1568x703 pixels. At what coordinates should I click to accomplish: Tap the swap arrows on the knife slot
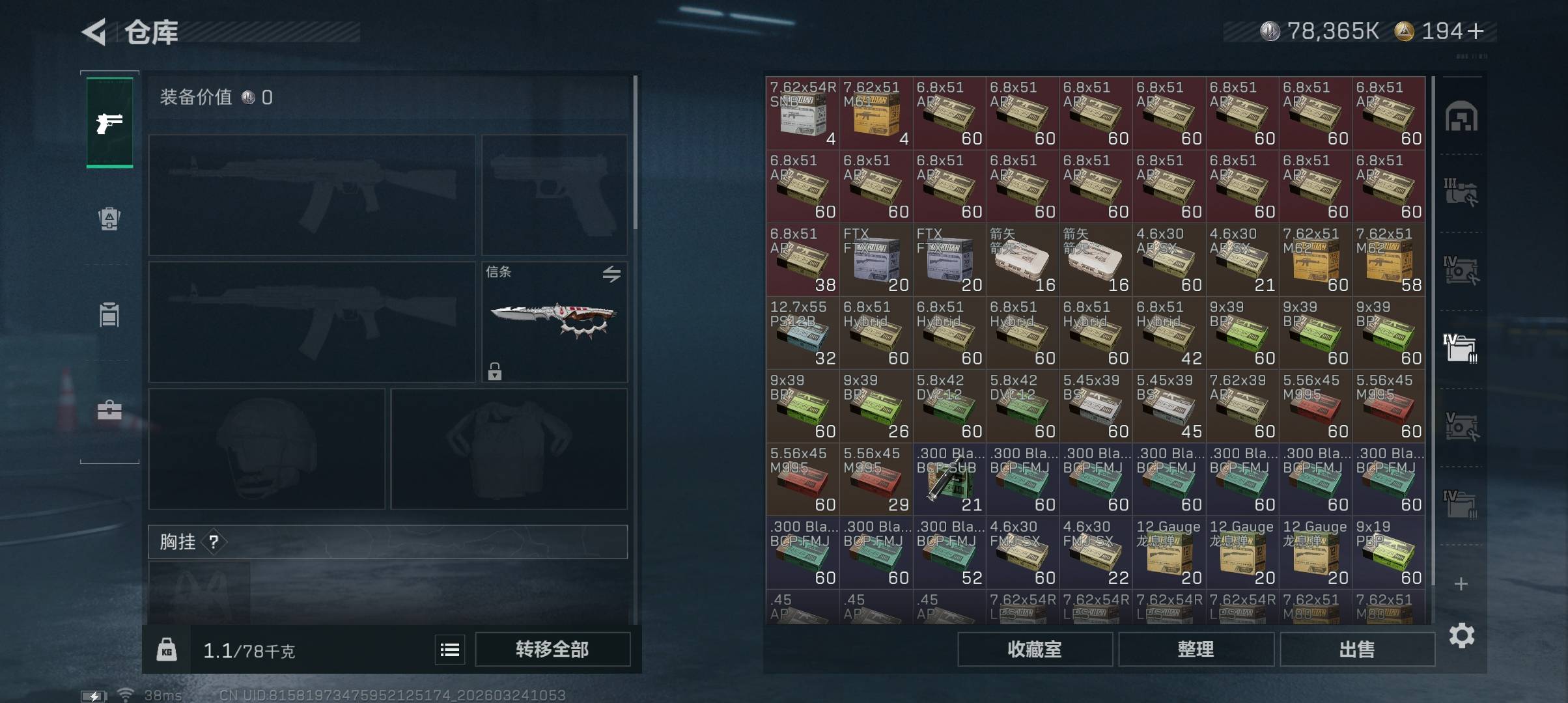click(611, 274)
